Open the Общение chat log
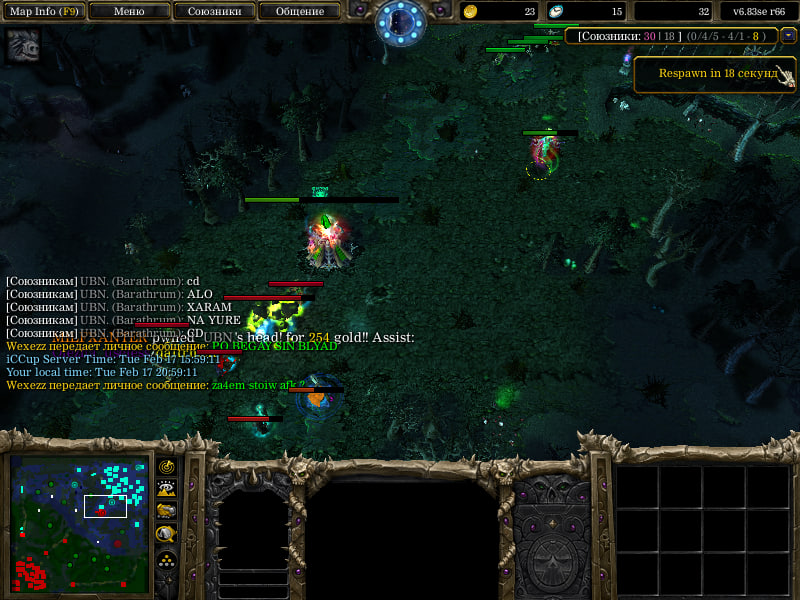The image size is (800, 600). coord(299,11)
